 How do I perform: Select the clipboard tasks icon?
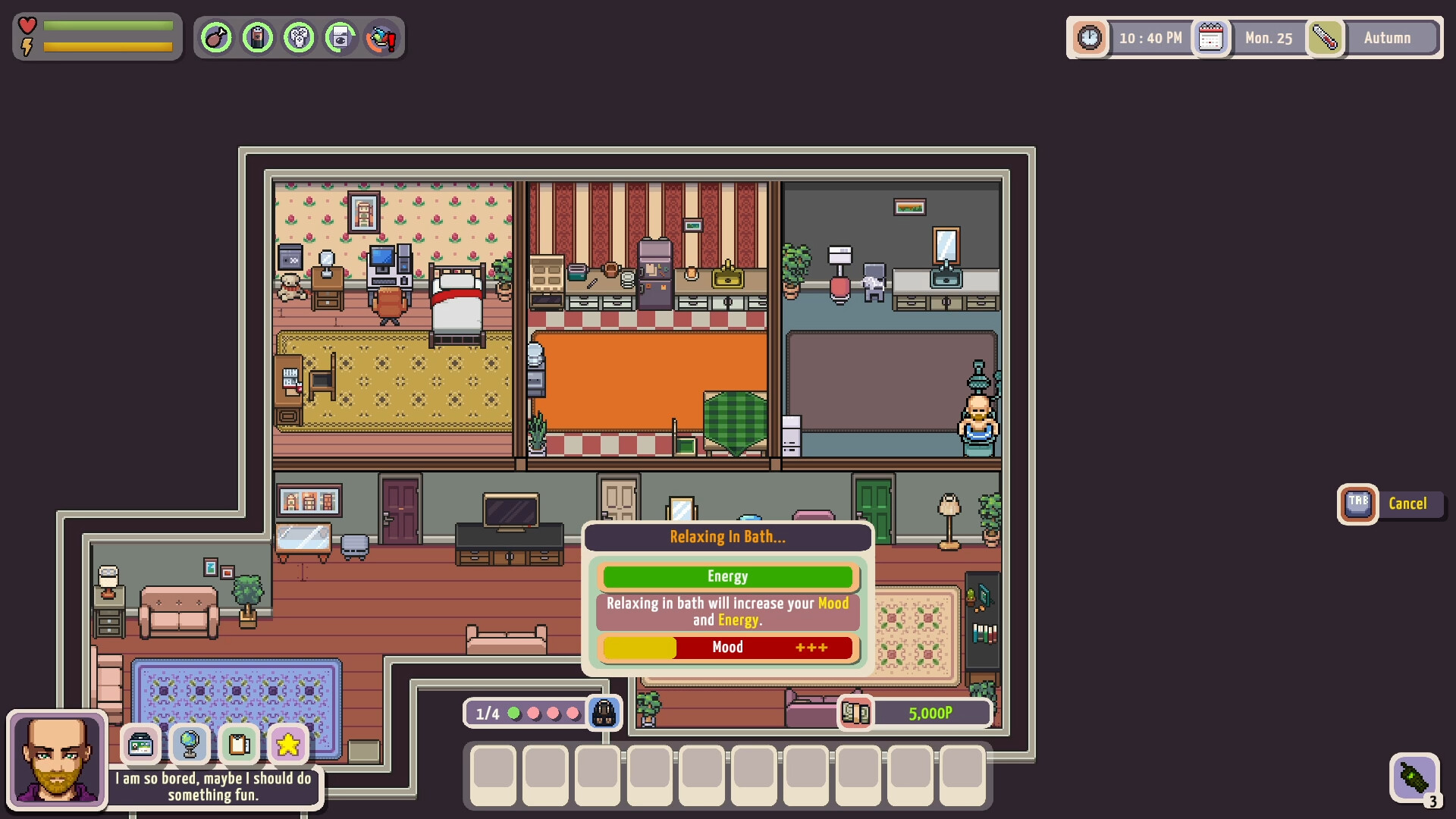click(x=239, y=745)
